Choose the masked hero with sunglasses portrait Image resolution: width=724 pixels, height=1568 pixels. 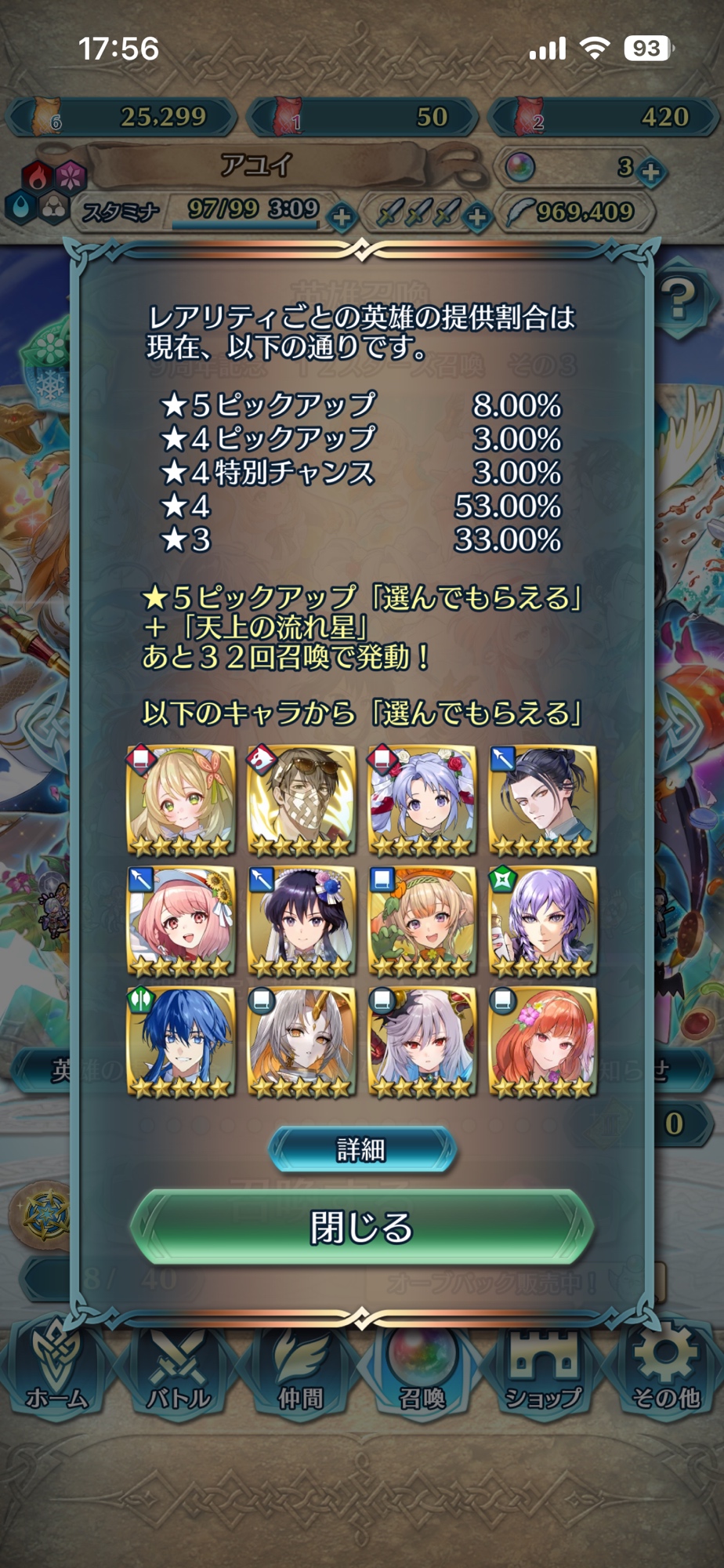pos(301,800)
